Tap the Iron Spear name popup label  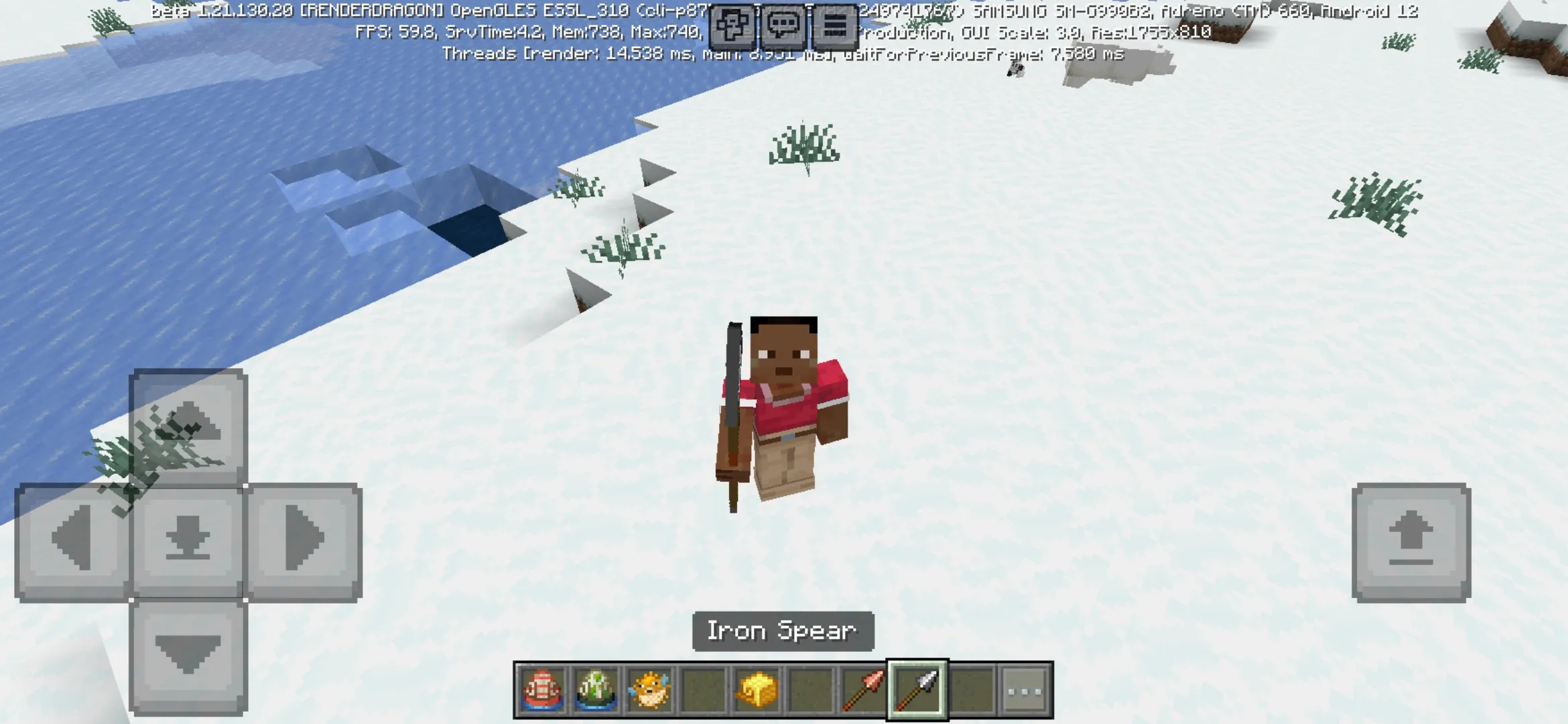[x=781, y=630]
